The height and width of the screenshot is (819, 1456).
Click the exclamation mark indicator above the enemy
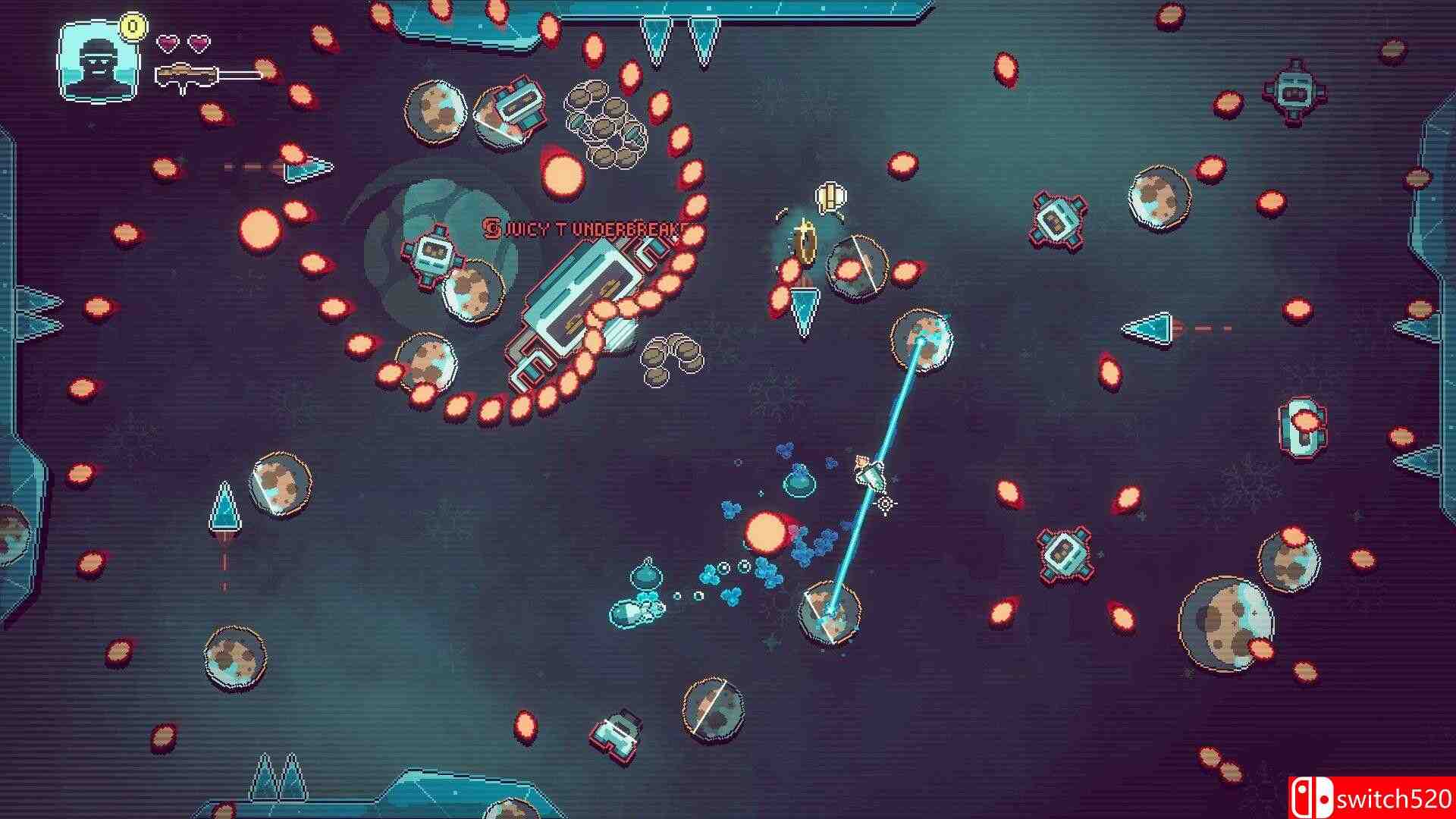tap(829, 199)
